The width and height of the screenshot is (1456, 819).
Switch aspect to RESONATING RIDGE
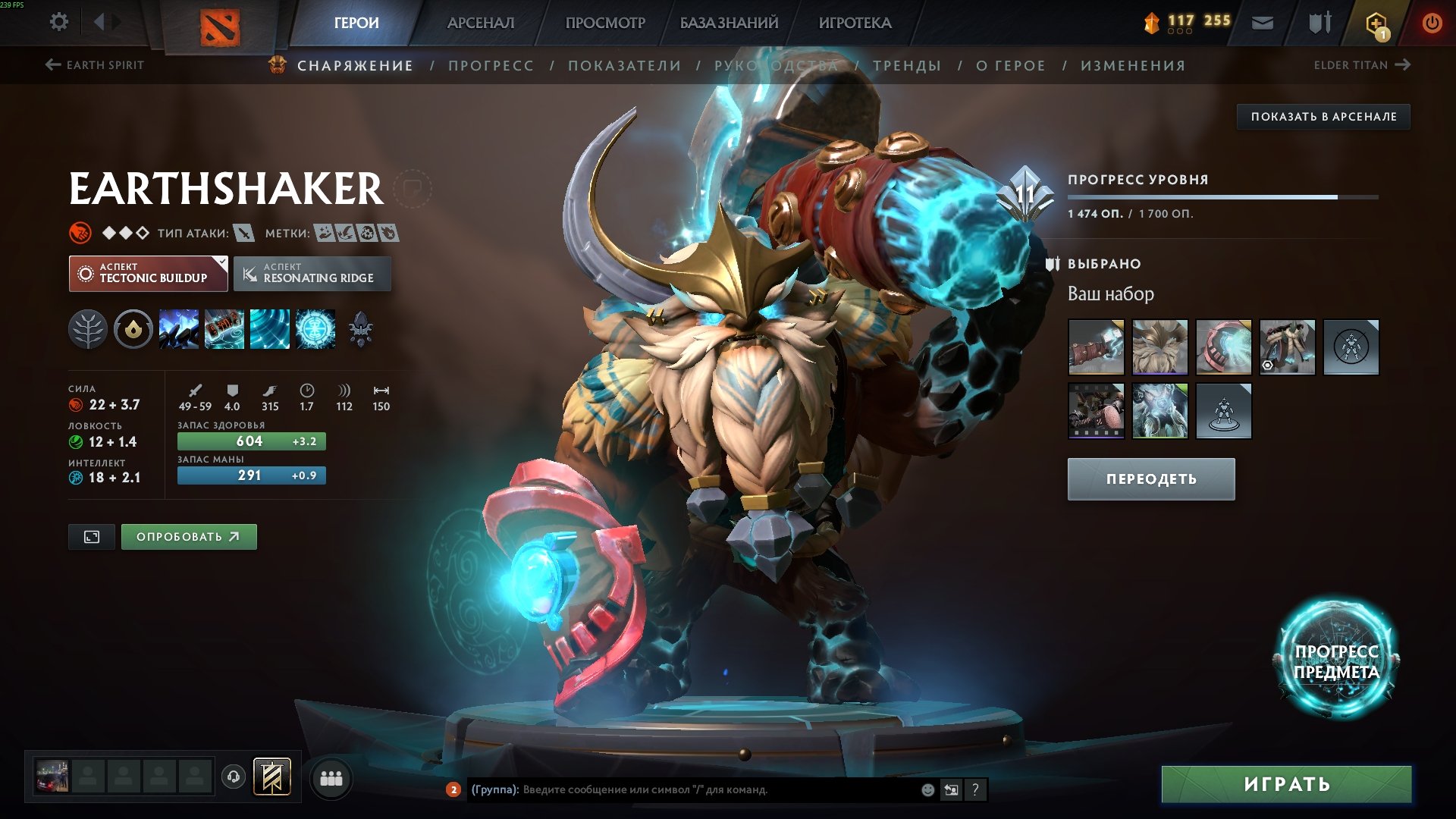coord(312,273)
